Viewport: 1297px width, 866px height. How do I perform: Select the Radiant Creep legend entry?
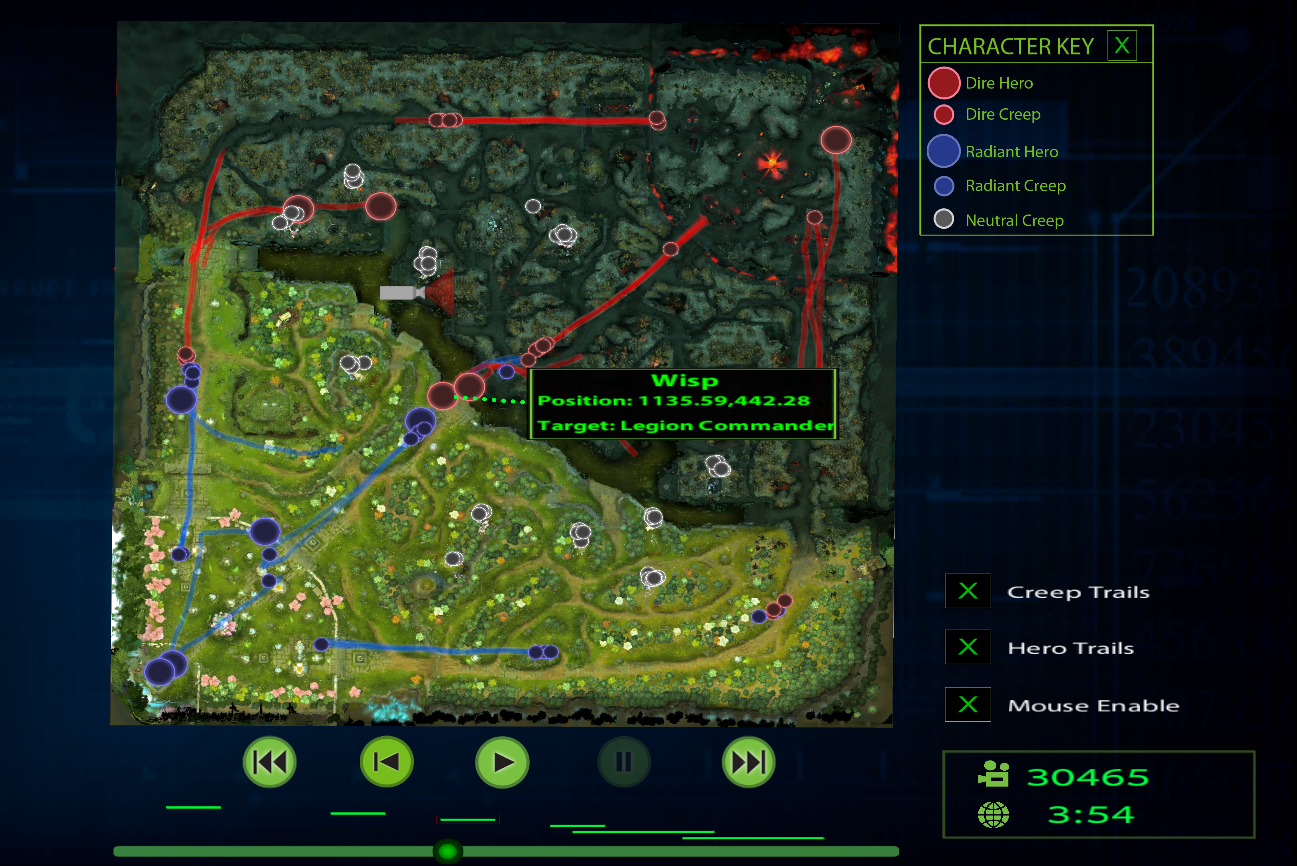click(x=1014, y=186)
